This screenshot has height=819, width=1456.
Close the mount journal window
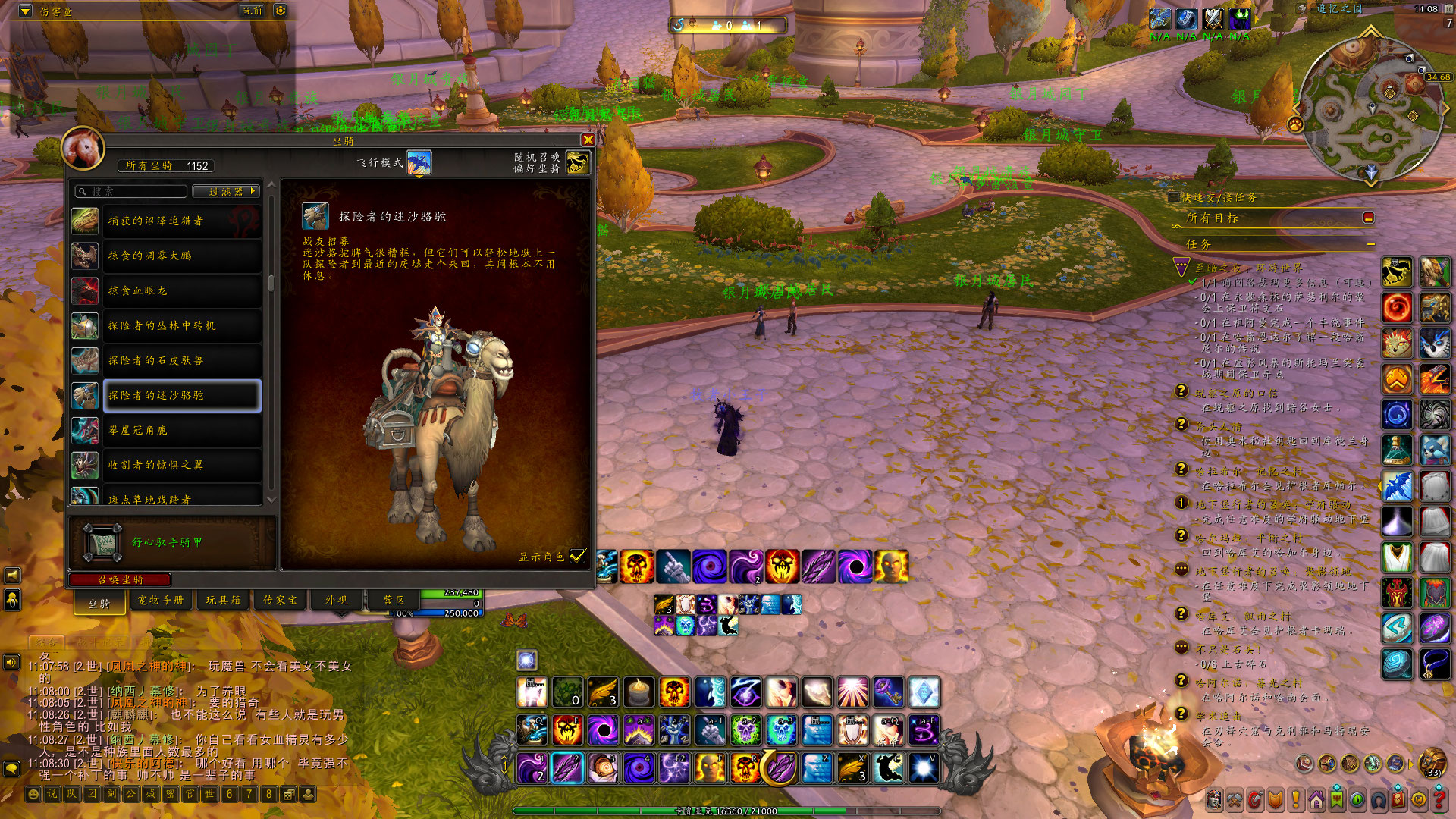point(588,140)
